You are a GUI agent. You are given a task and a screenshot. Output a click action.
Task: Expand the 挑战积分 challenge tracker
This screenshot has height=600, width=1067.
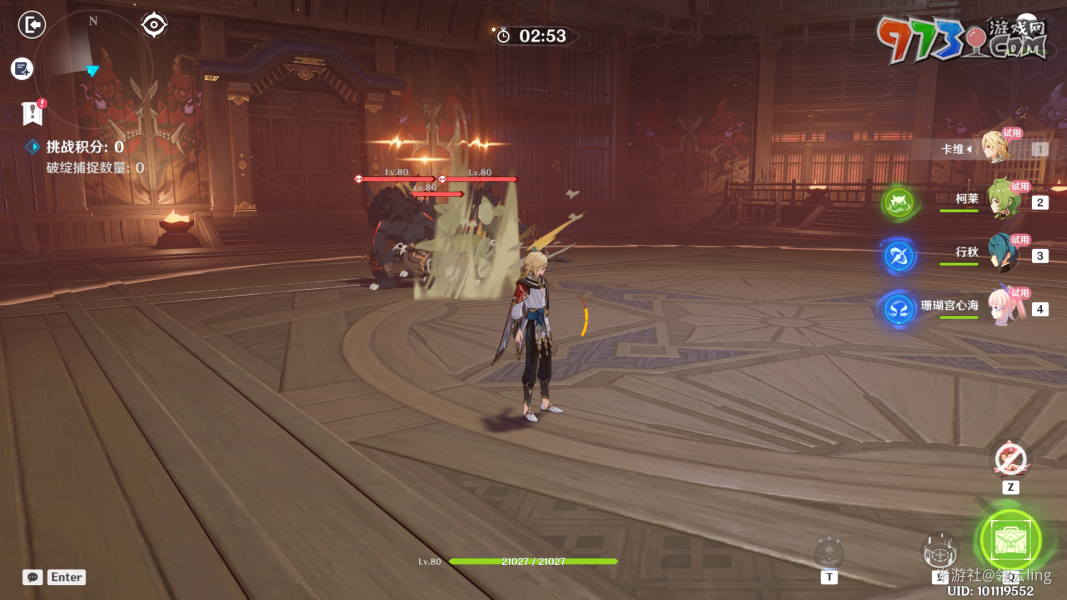point(33,147)
